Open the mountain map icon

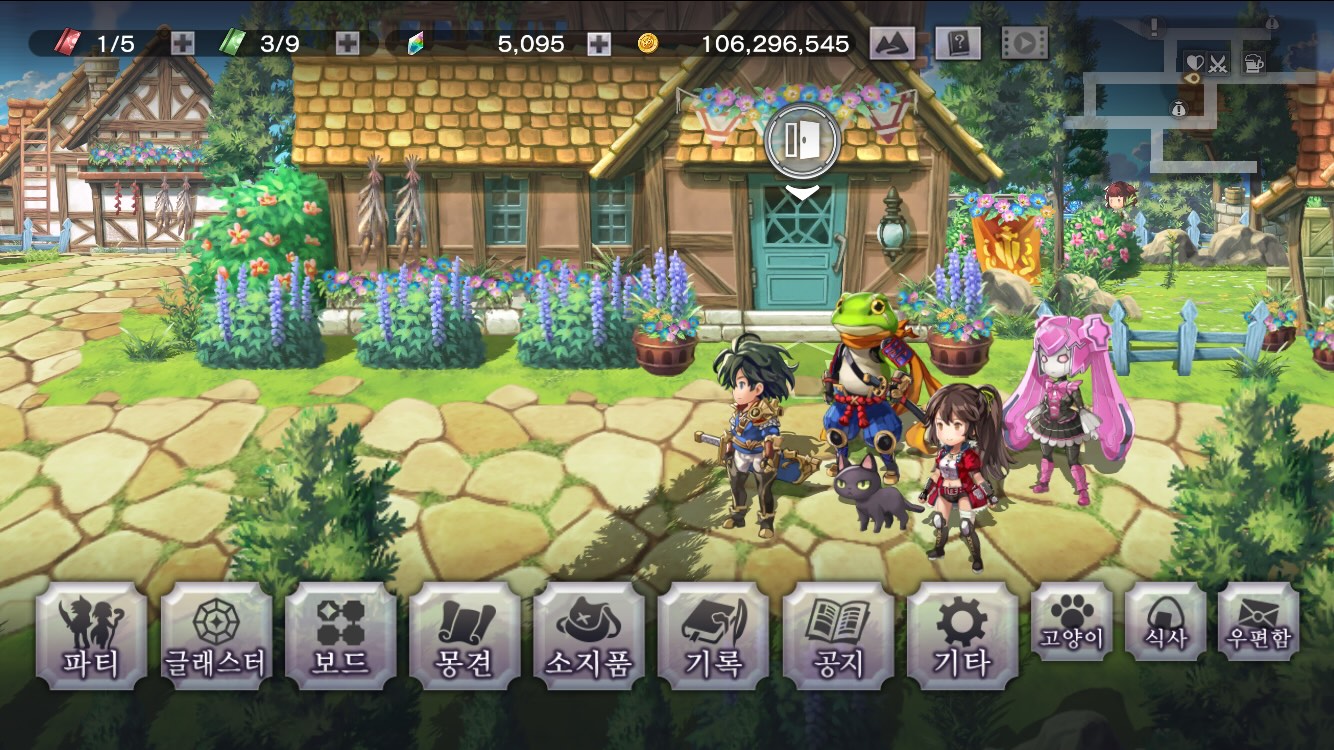click(x=893, y=43)
